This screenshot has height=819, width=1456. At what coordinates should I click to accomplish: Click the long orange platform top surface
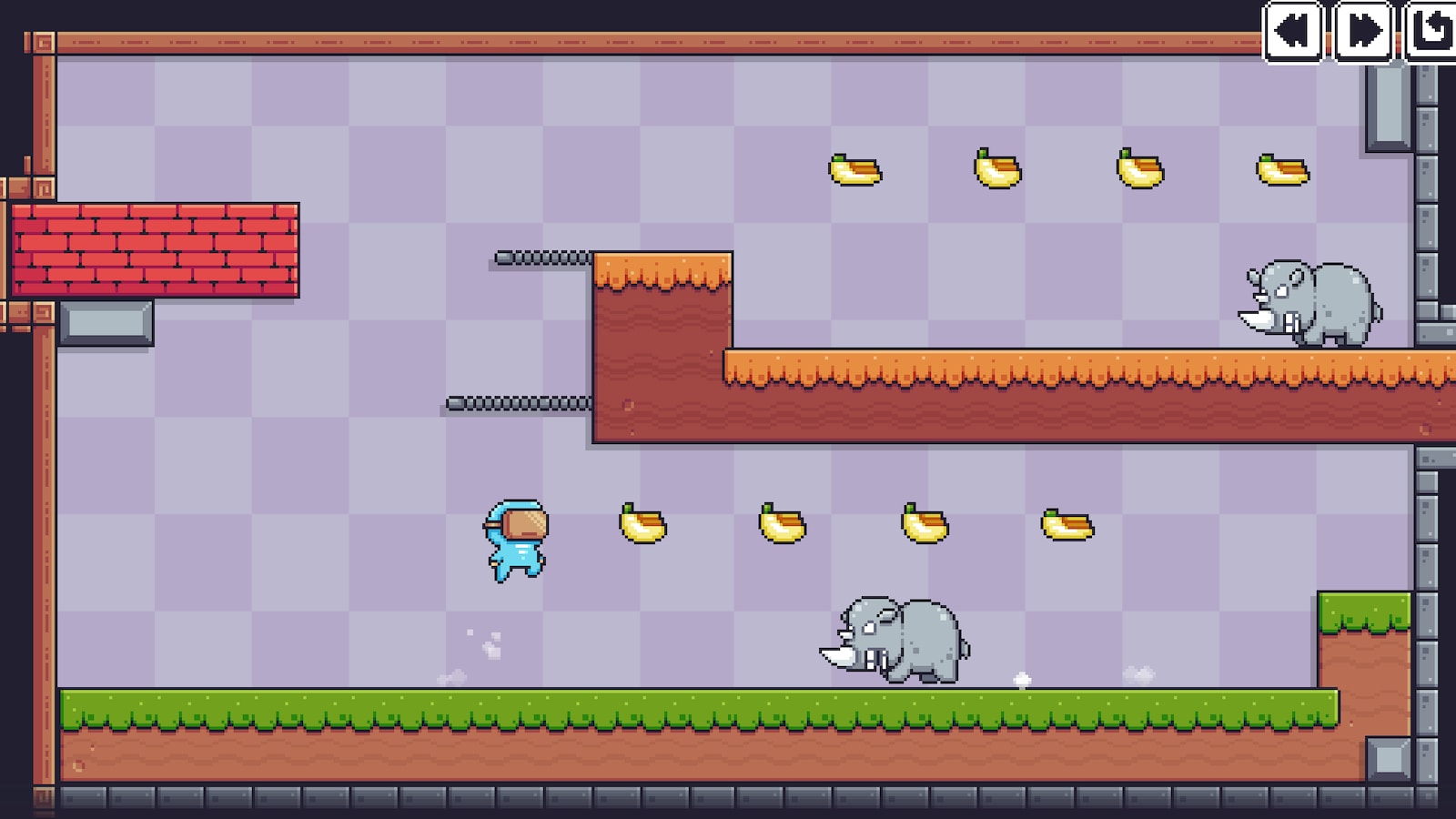coord(1046,364)
